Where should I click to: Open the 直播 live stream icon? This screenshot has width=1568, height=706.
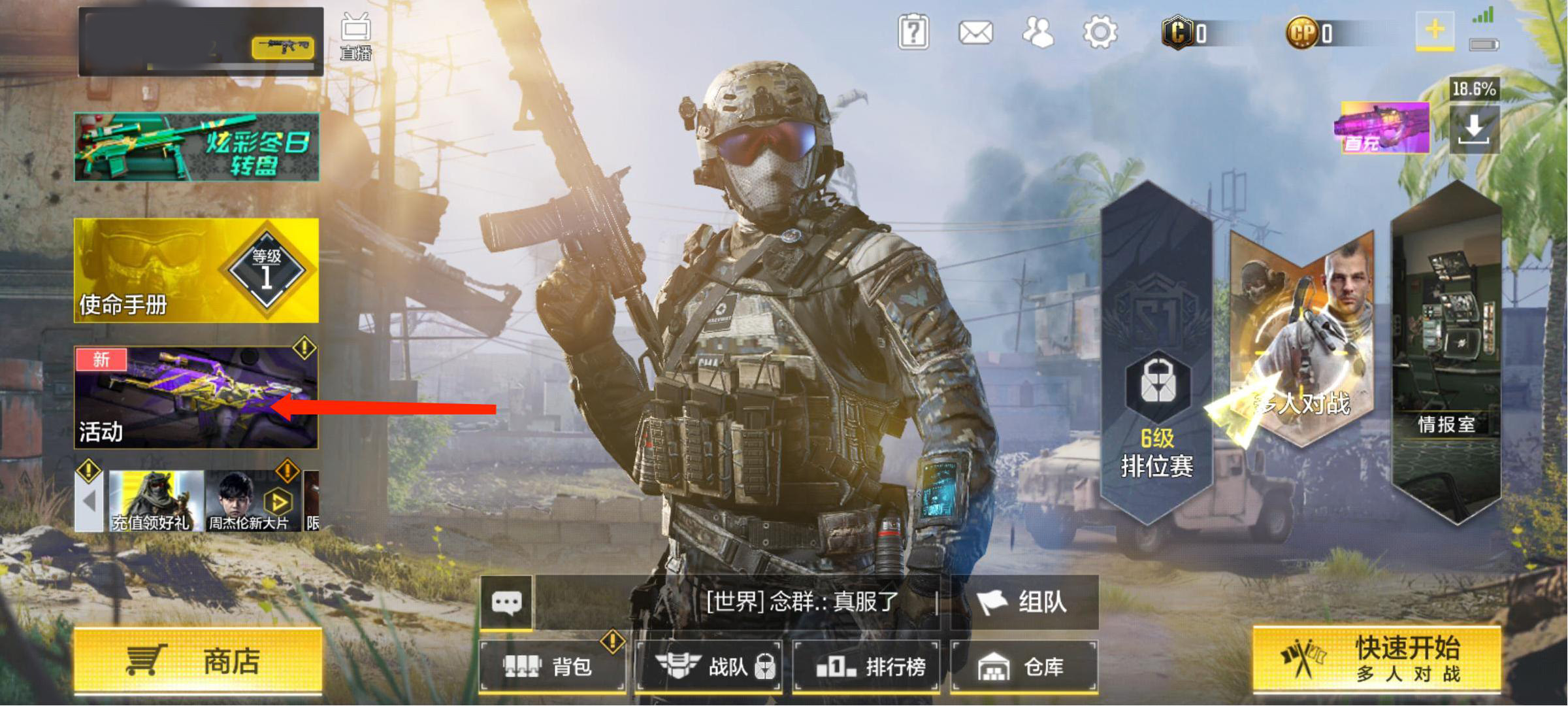tap(356, 37)
